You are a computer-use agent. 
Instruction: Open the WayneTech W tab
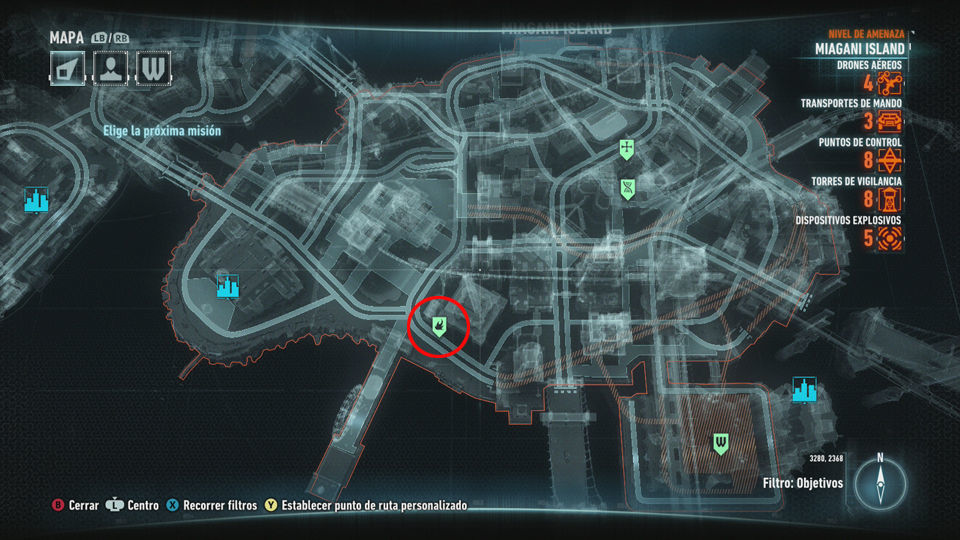[153, 67]
